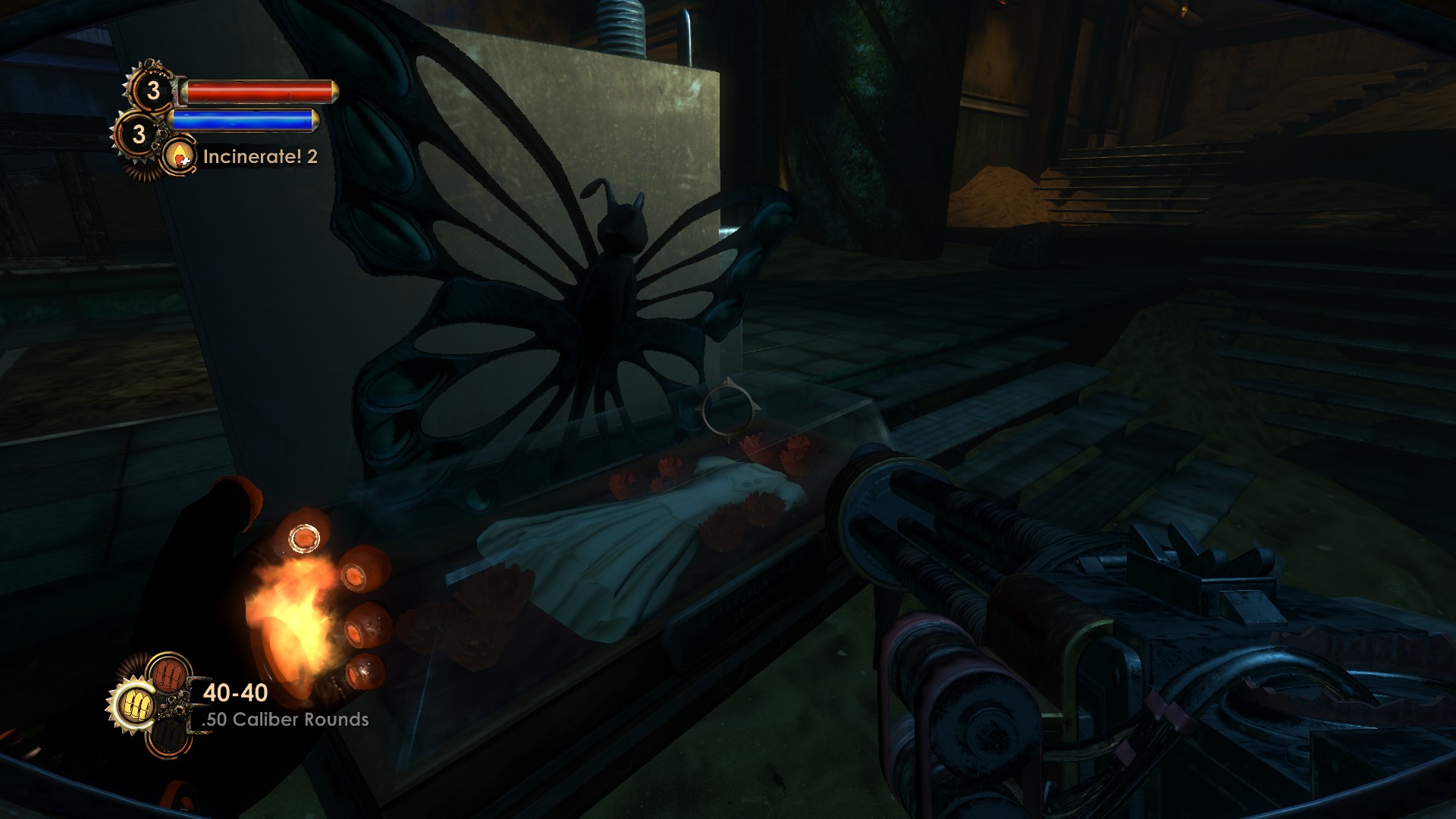The width and height of the screenshot is (1456, 819).
Task: Click the red health bar
Action: tap(258, 92)
